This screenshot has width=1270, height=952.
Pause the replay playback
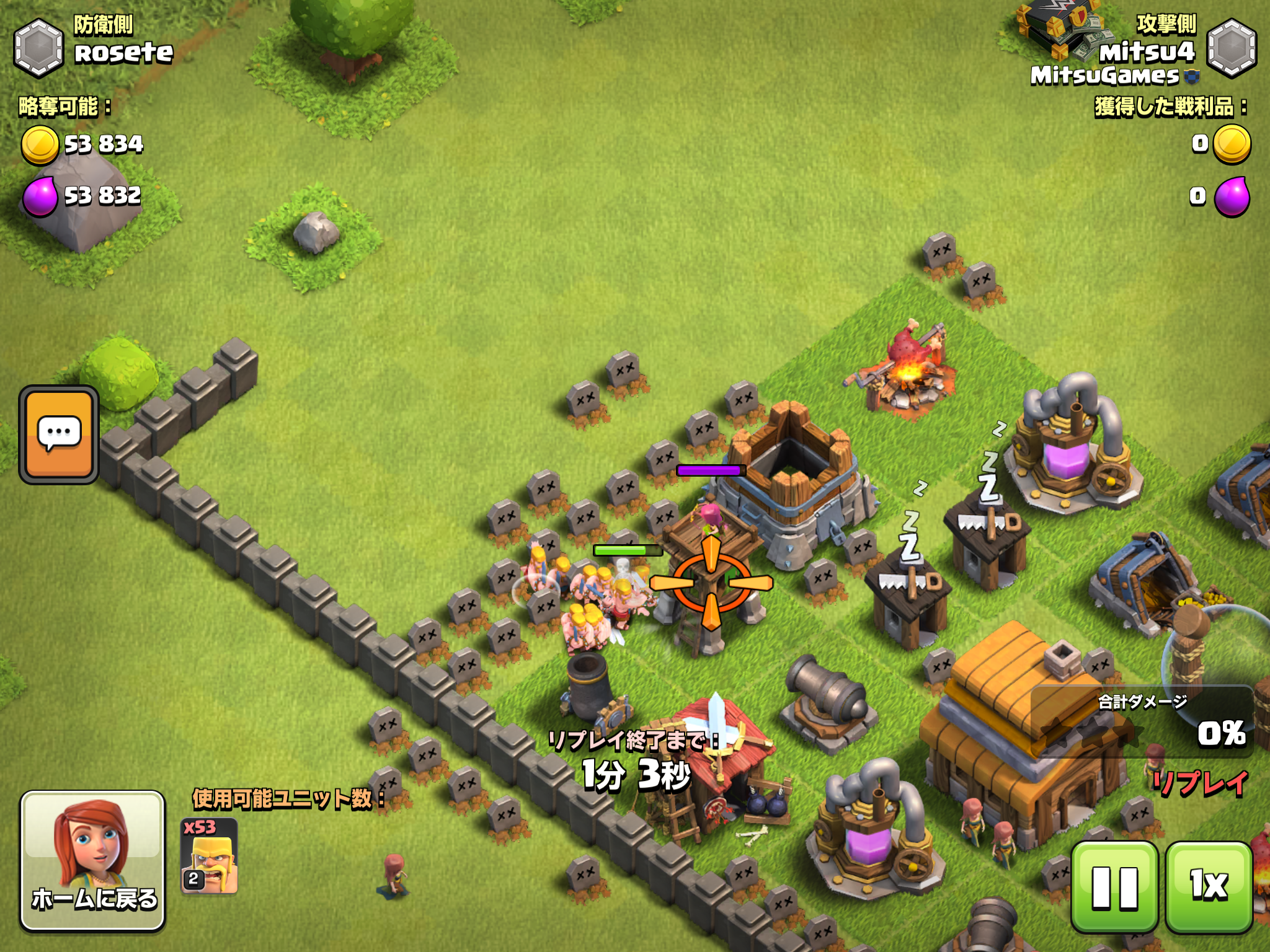click(1114, 887)
